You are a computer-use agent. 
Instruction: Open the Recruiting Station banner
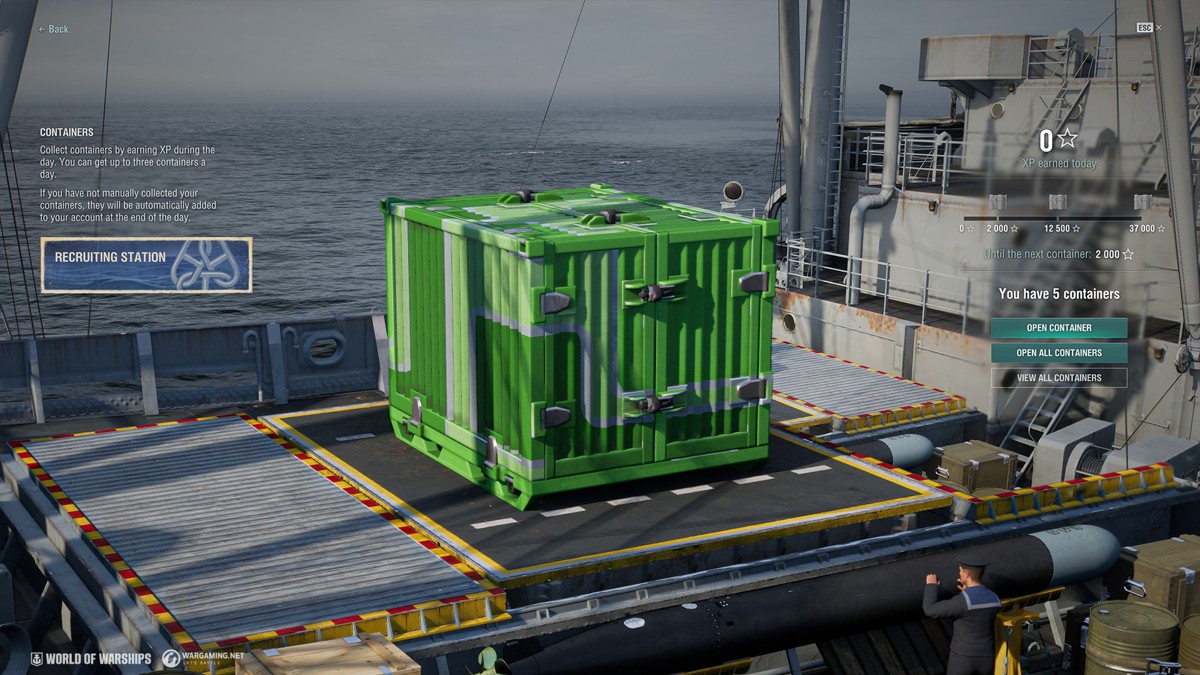pos(146,265)
